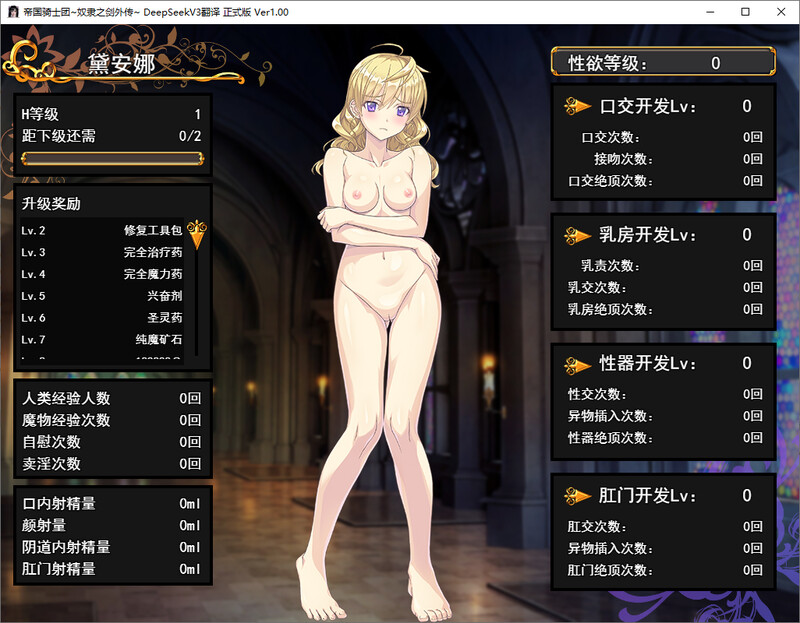Click the Lv.7 纯魔矿石 reward row
Viewport: 800px width, 623px height.
[x=102, y=339]
